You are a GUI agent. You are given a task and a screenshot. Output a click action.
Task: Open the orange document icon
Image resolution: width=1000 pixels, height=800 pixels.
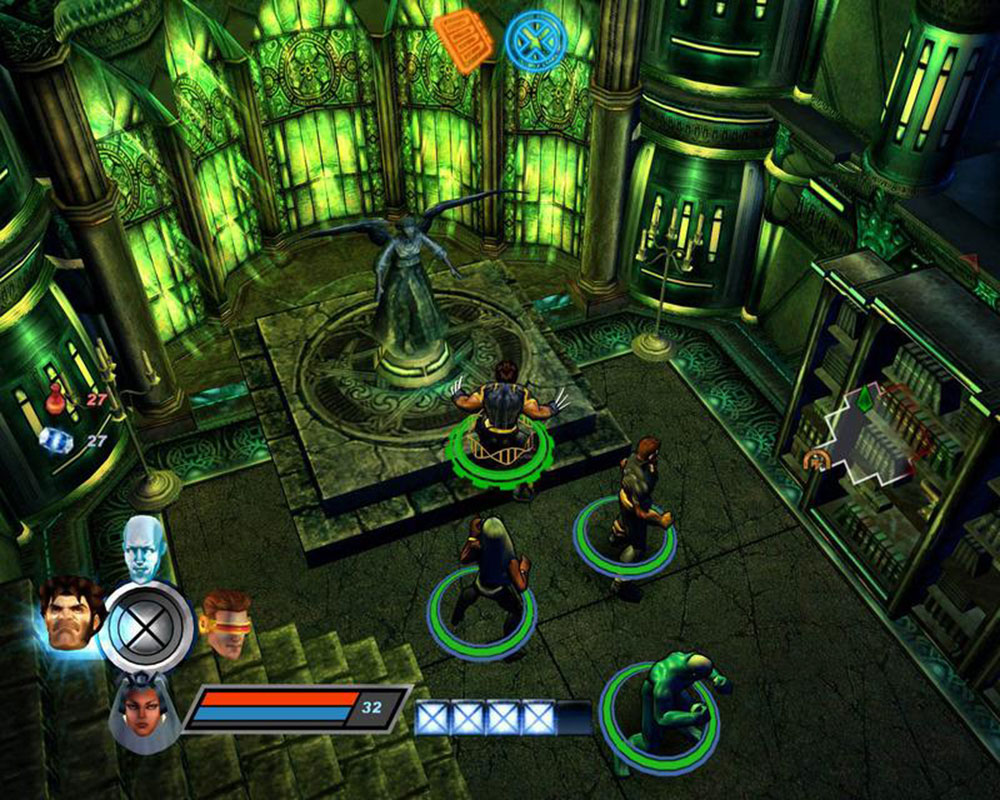(x=462, y=40)
